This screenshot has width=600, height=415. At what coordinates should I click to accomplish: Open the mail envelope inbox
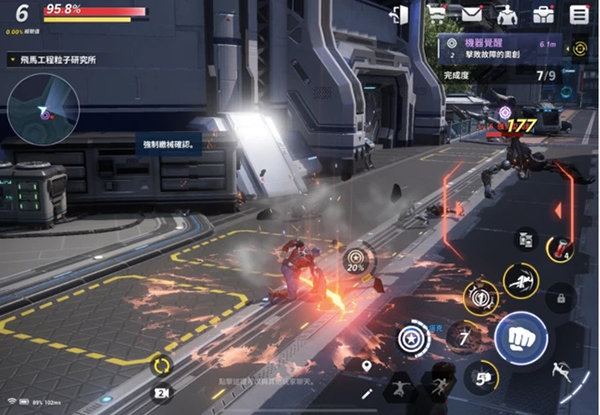[471, 14]
